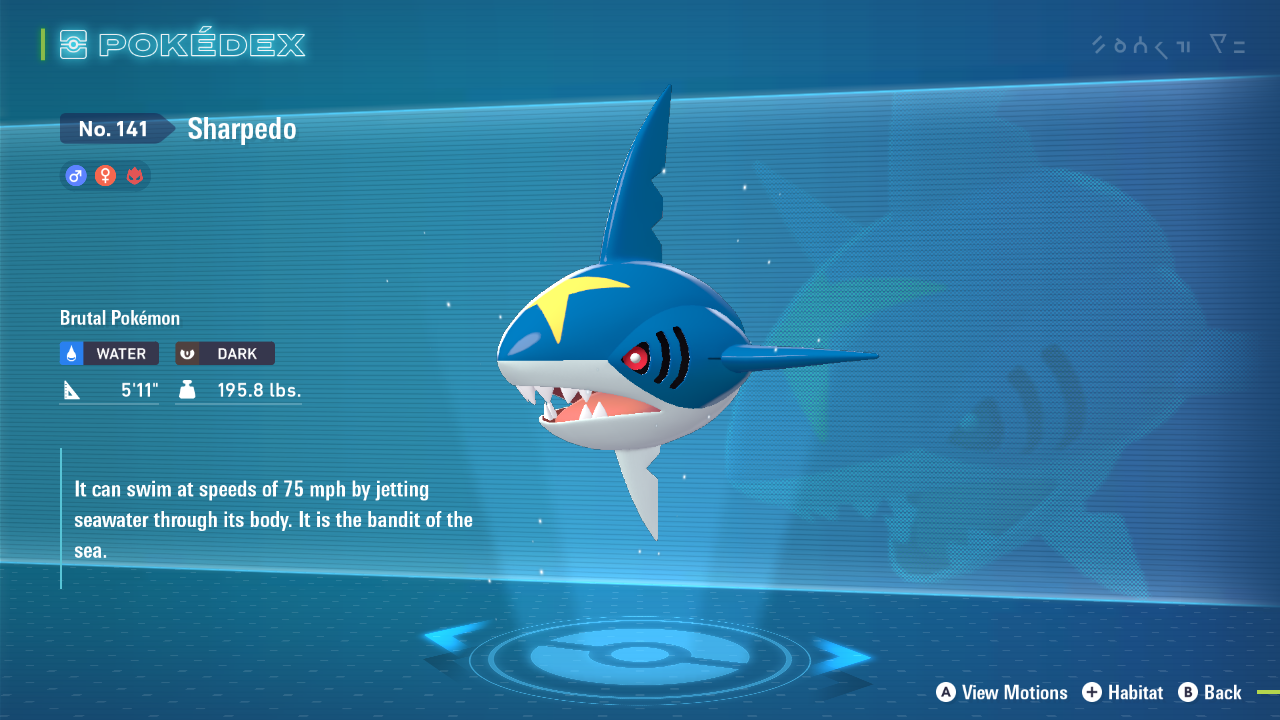1280x720 pixels.
Task: Select the Water type badge droplet icon
Action: [x=72, y=353]
